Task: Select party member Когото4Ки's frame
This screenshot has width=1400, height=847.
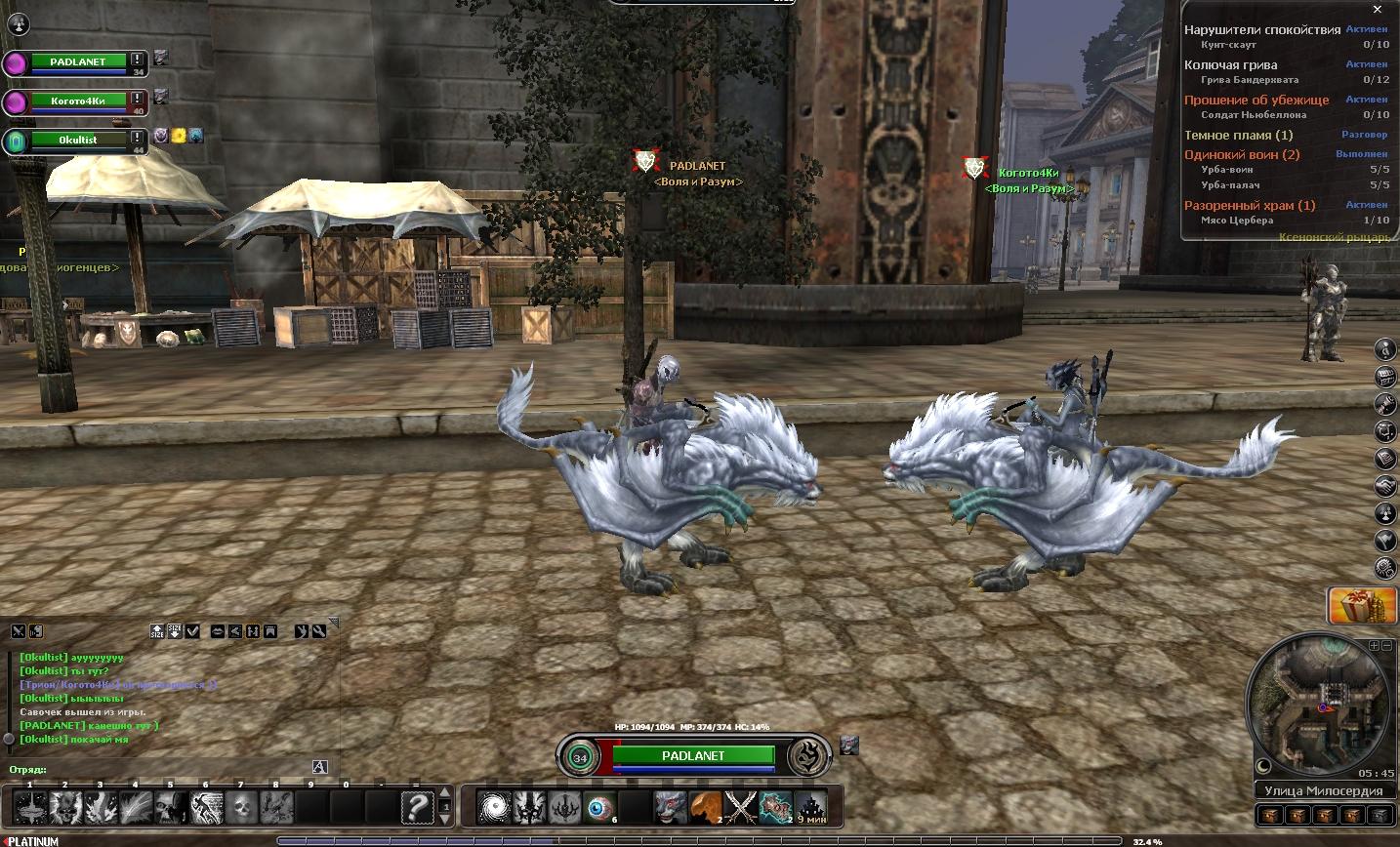Action: pyautogui.click(x=78, y=101)
